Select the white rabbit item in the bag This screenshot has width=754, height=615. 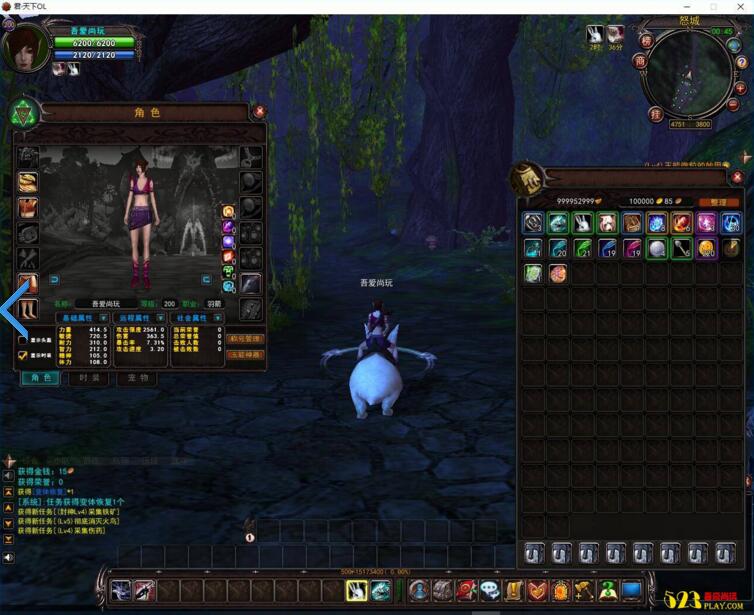coord(583,223)
